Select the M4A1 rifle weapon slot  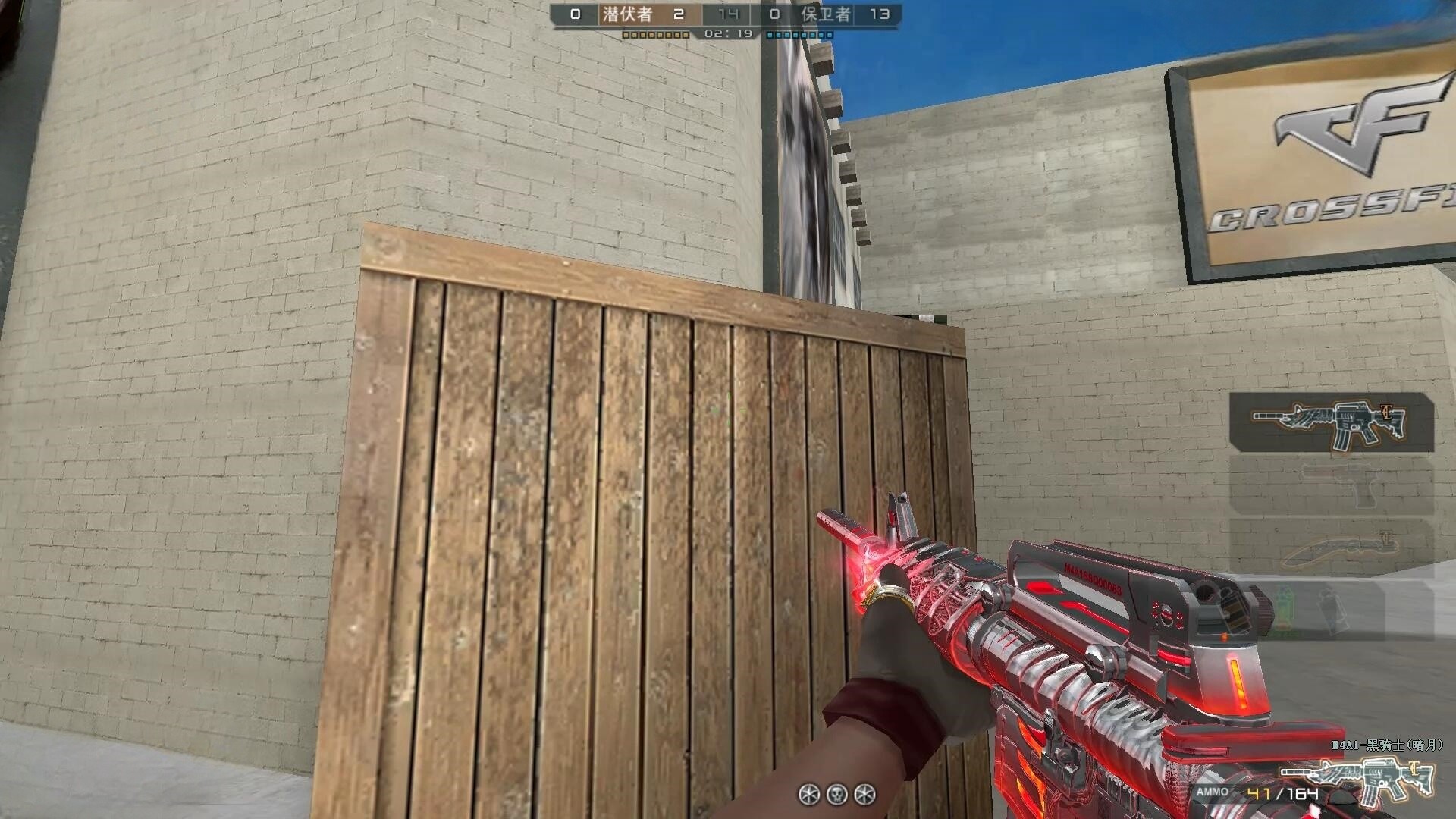[x=1331, y=423]
